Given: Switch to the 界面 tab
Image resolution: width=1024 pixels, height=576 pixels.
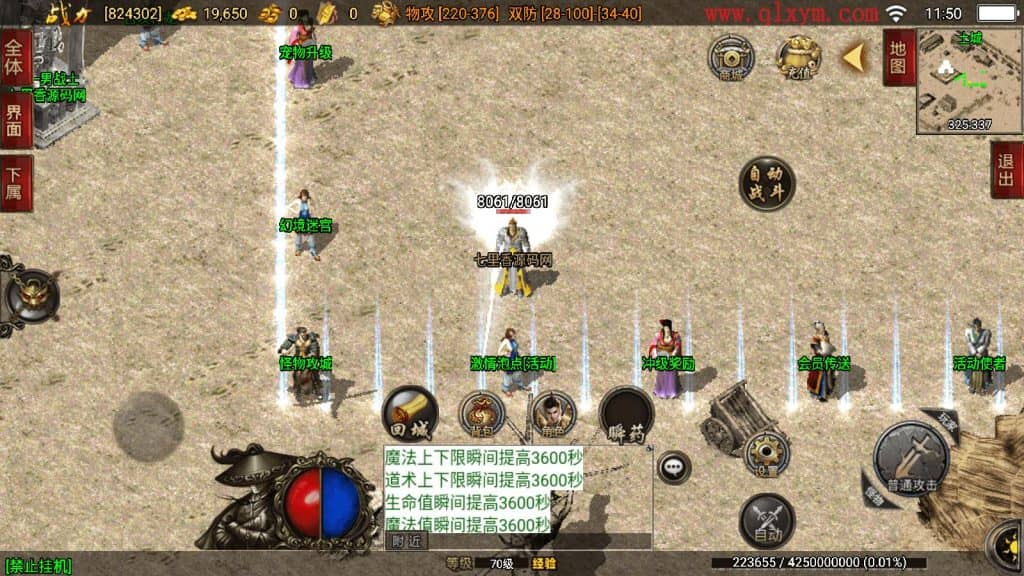Looking at the screenshot, I should click(x=16, y=122).
